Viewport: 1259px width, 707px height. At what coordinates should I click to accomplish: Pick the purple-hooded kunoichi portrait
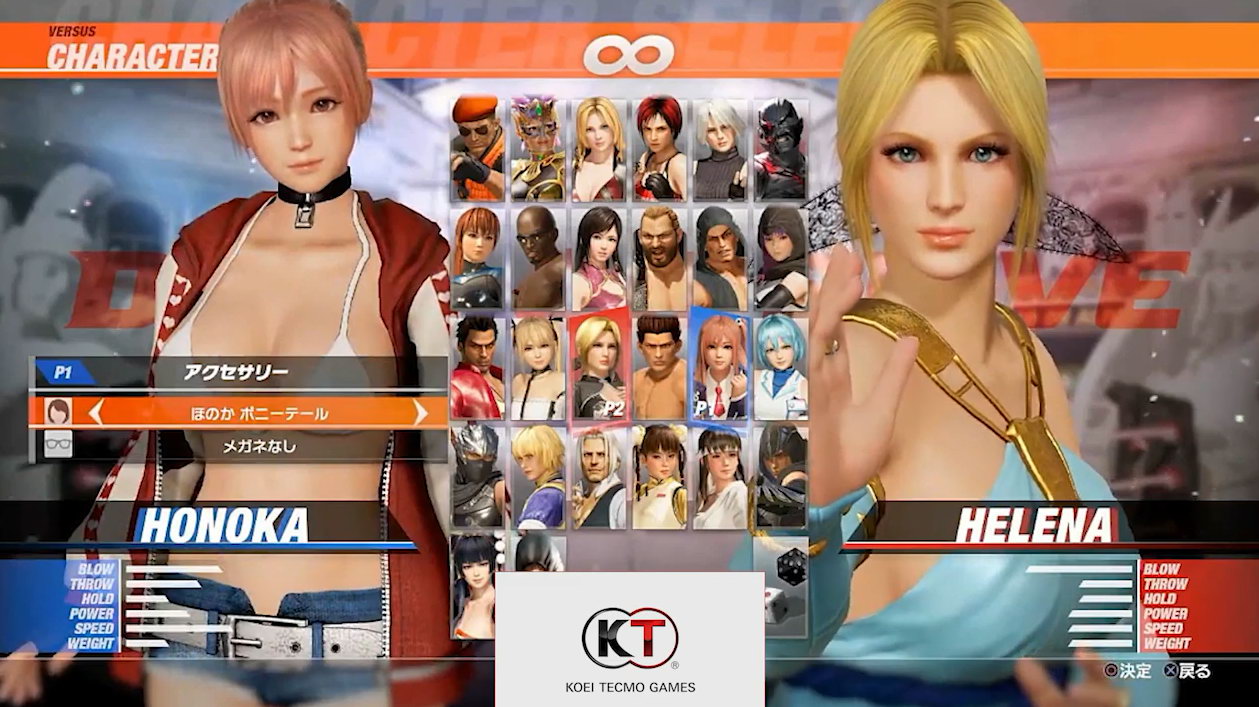781,258
